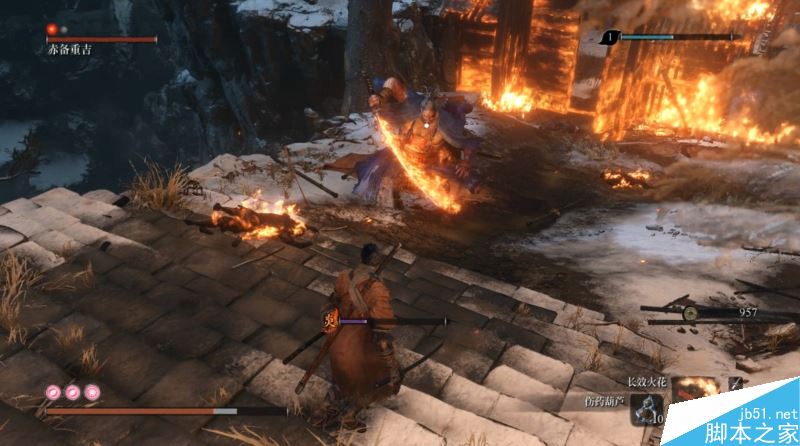The height and width of the screenshot is (446, 800).
Task: Click the small sword combat art icon
Action: [x=738, y=383]
